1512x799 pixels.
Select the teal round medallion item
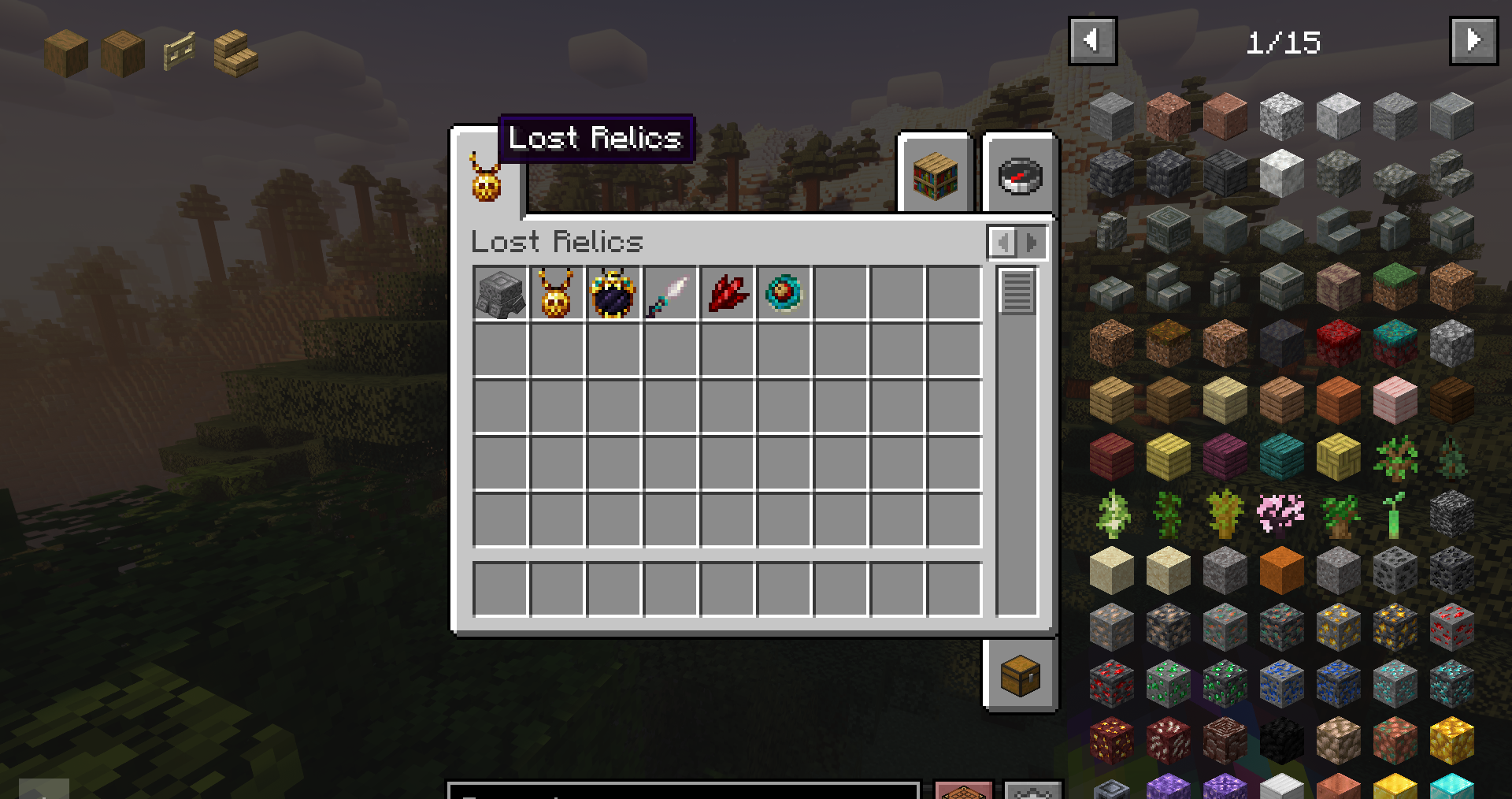pyautogui.click(x=784, y=294)
